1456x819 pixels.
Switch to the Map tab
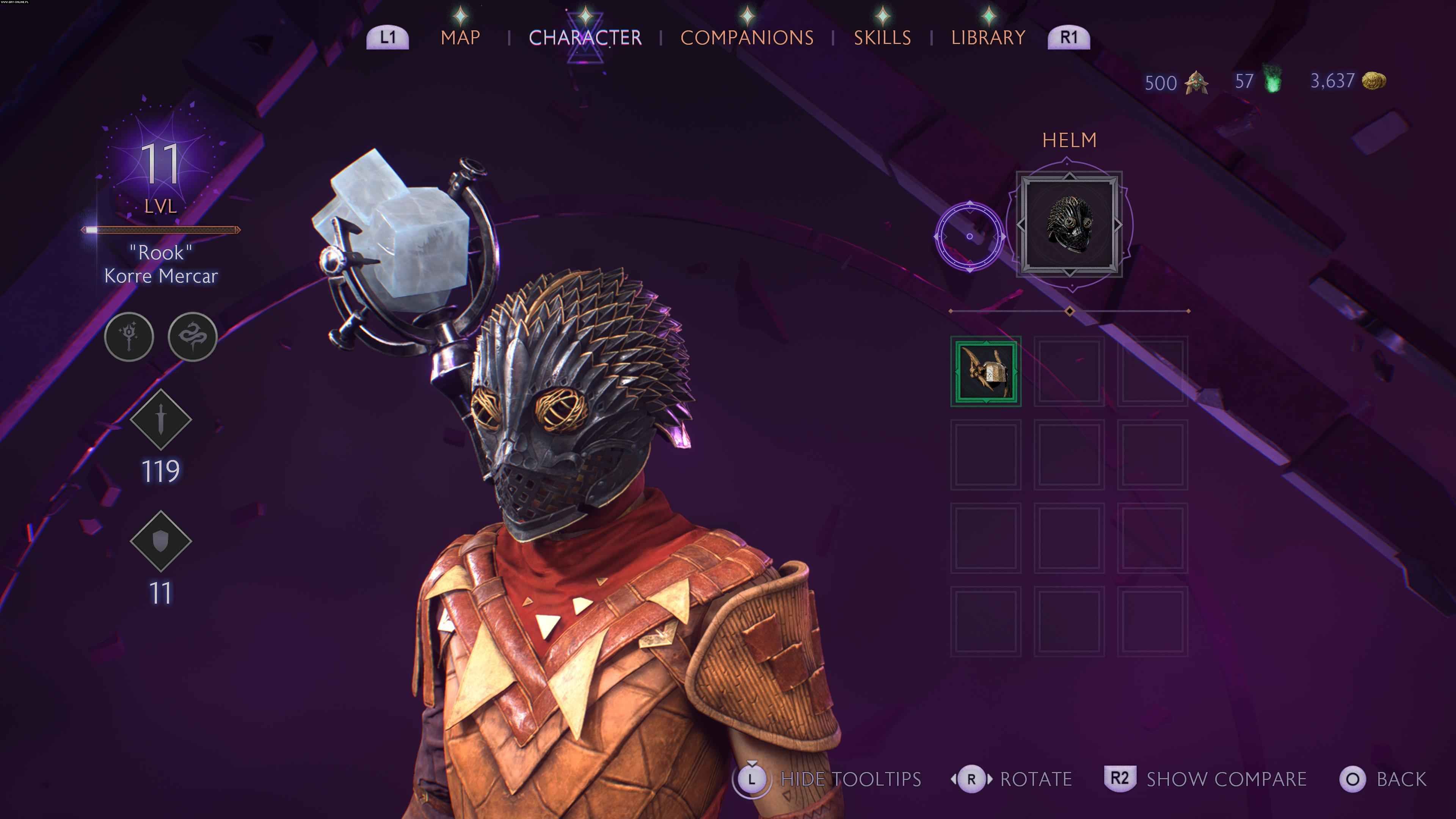tap(460, 37)
